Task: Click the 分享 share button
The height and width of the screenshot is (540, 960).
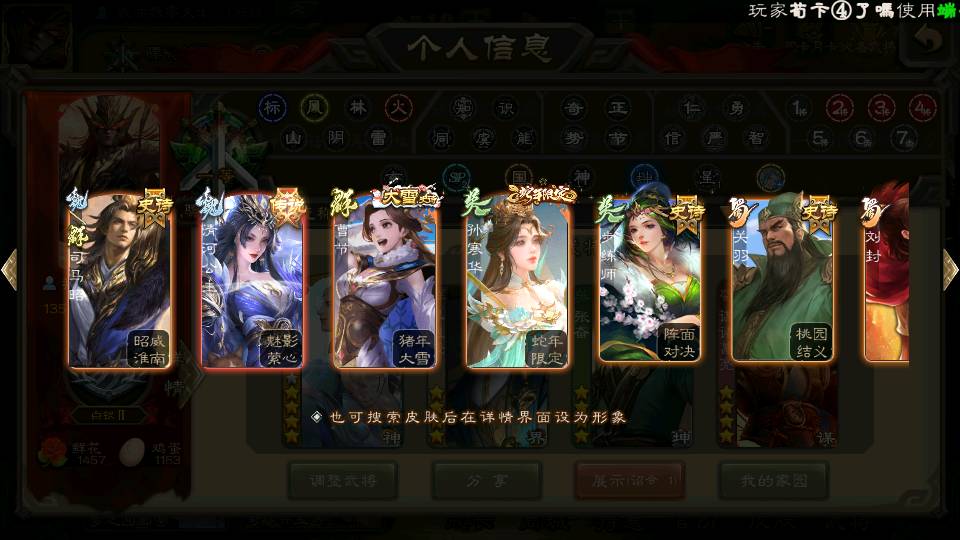Action: (x=486, y=481)
